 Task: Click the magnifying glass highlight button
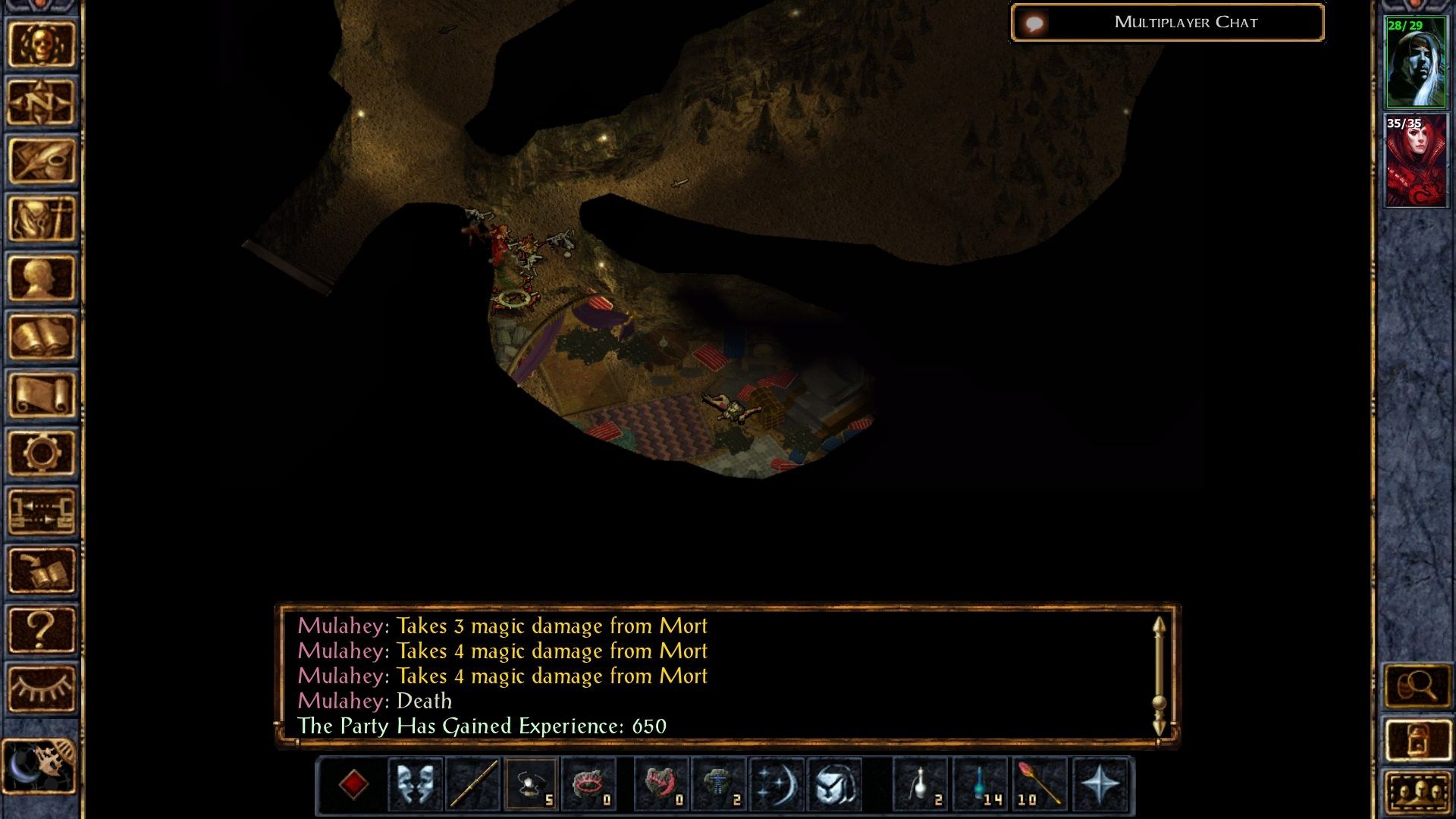pos(1417,686)
